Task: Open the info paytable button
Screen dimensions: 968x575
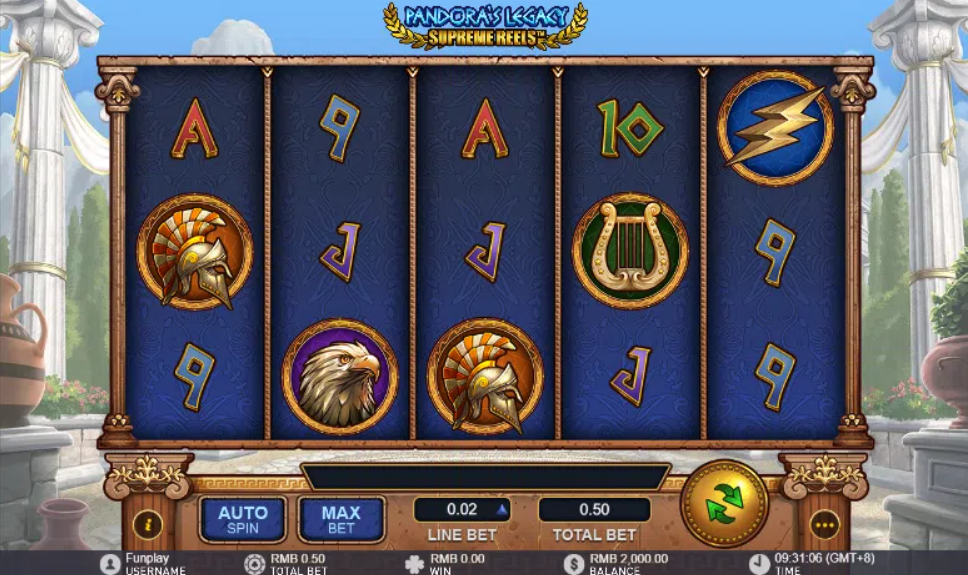Action: point(148,523)
